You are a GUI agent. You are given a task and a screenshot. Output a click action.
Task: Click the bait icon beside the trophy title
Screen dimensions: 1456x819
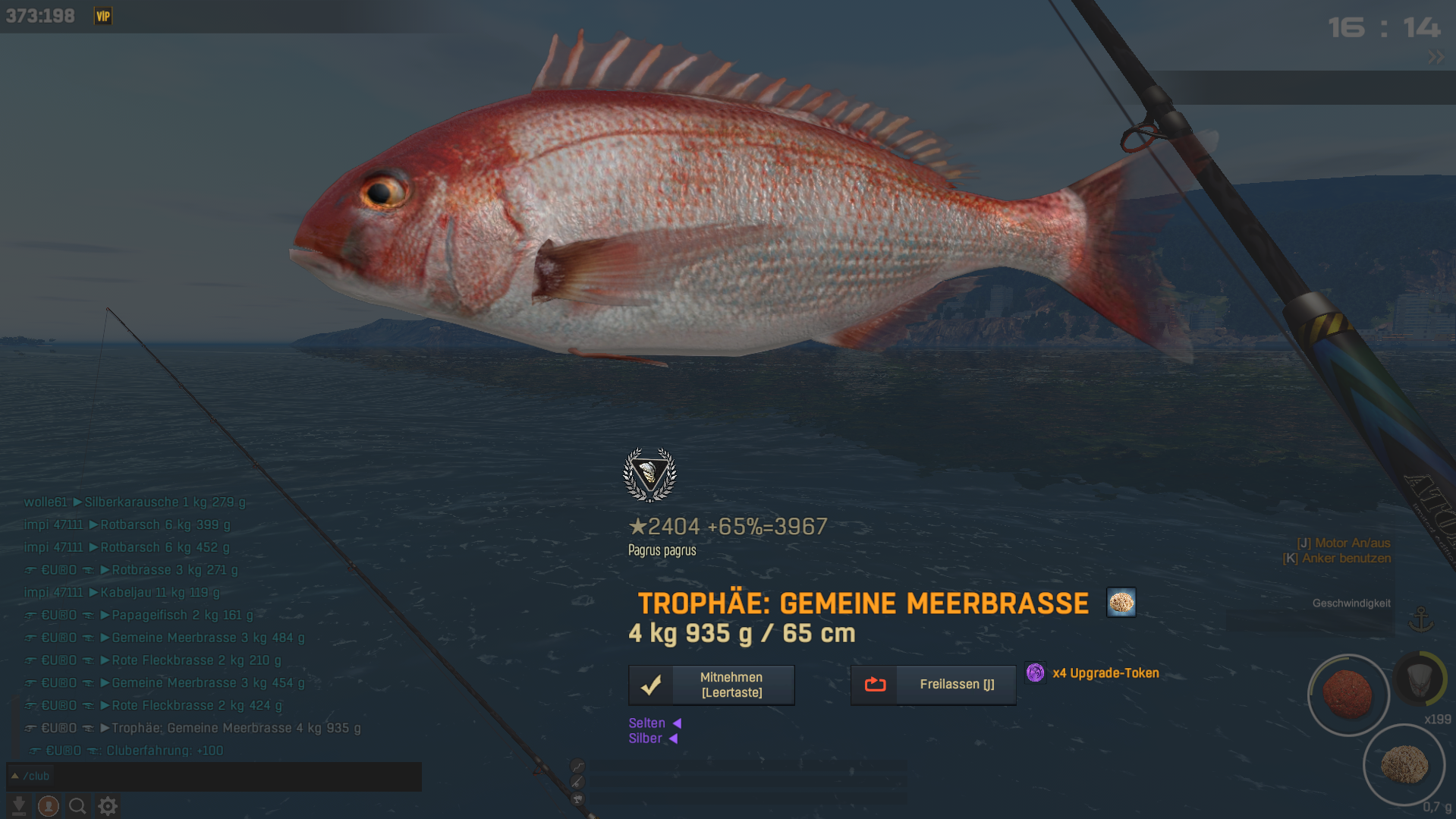tap(1121, 603)
